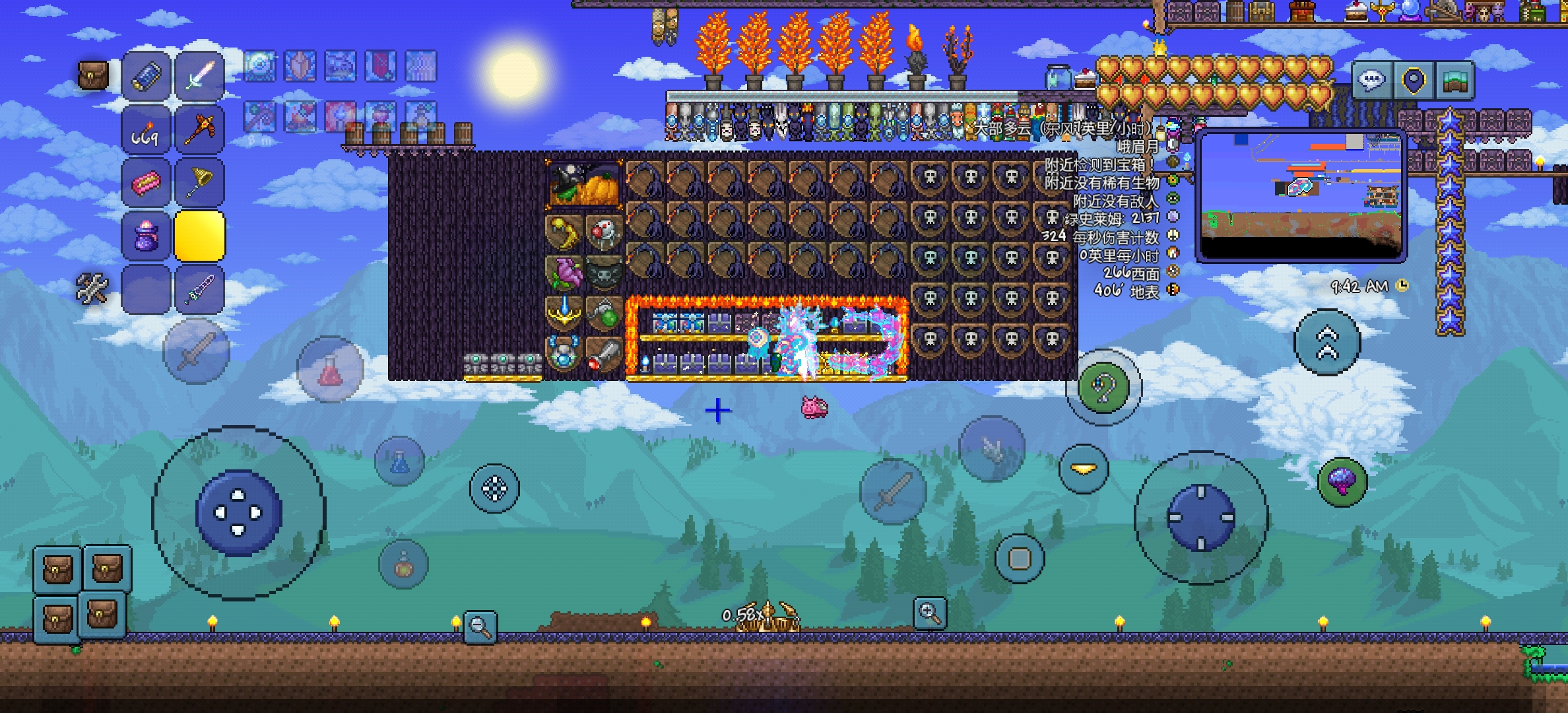Tap the double-arrow jump button
The width and height of the screenshot is (1568, 713).
tap(1327, 342)
